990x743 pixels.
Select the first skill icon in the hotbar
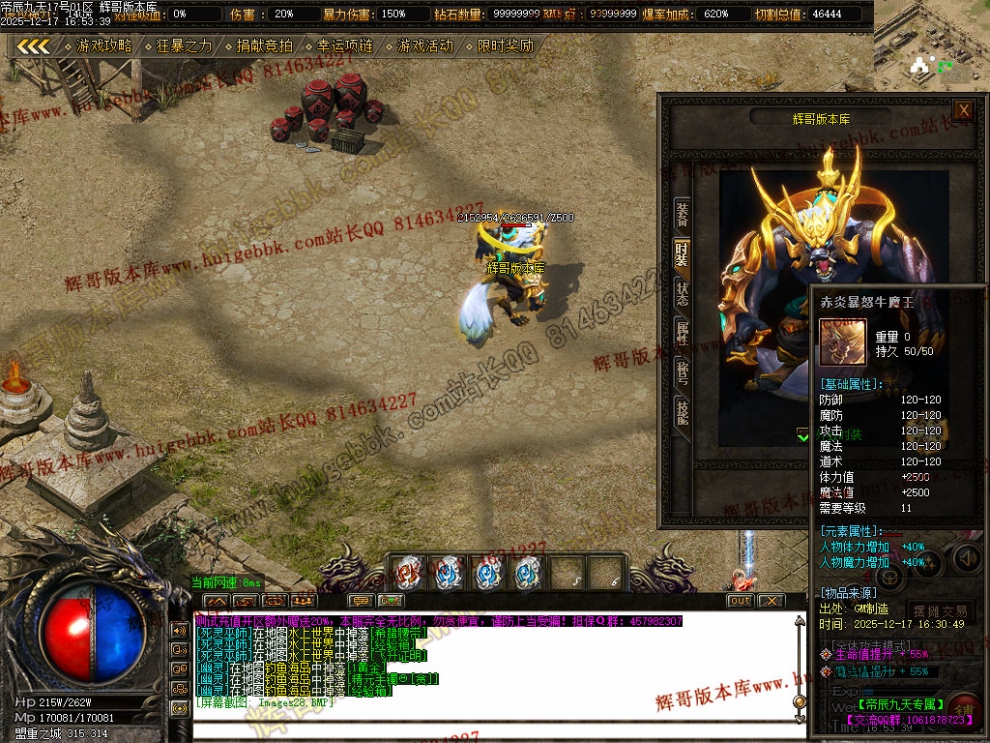(407, 573)
